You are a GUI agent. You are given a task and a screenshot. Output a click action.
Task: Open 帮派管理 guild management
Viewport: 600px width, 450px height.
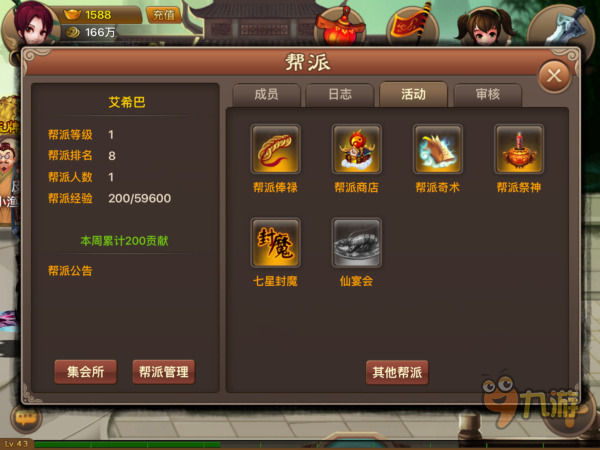(x=163, y=372)
